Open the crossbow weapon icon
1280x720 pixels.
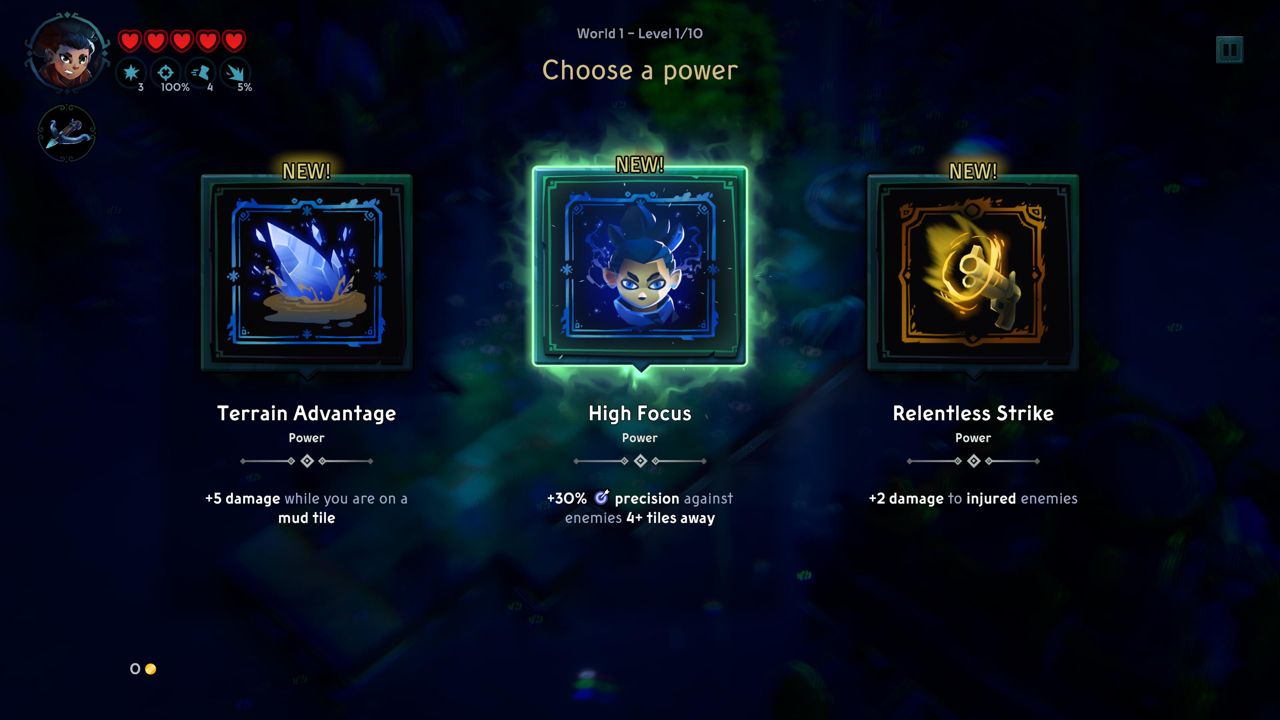click(66, 134)
